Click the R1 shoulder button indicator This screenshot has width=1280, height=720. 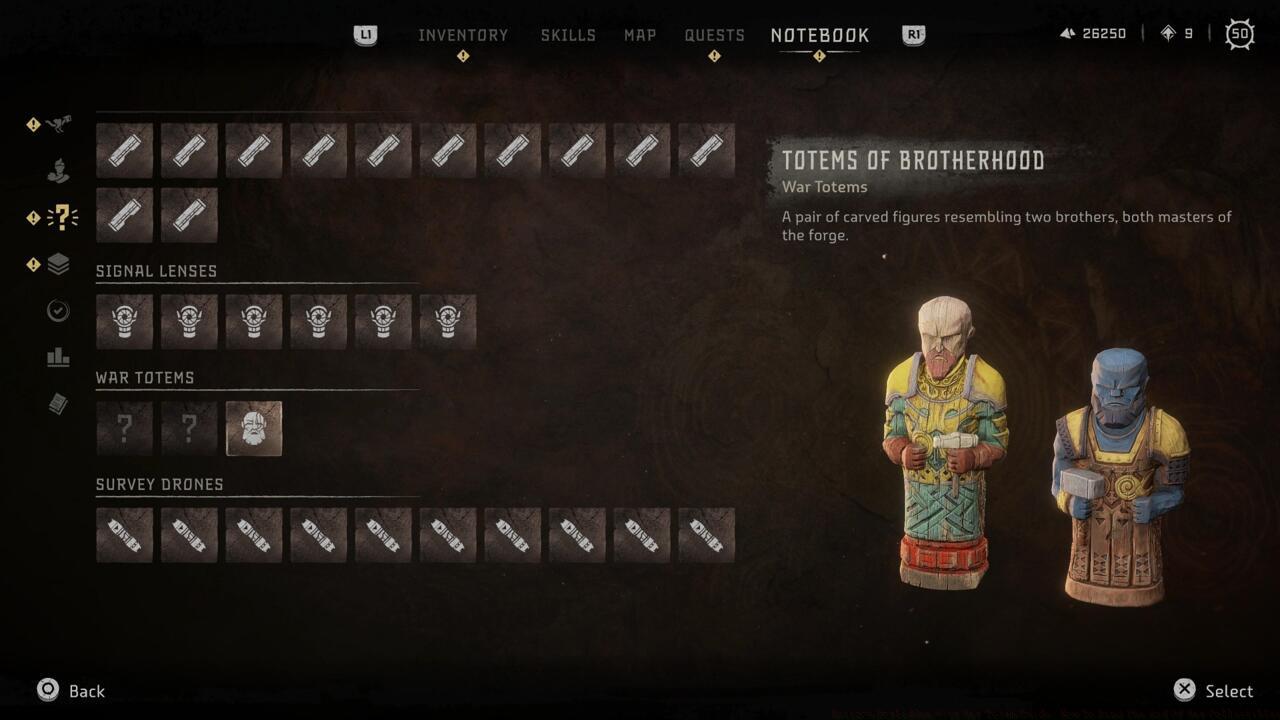click(911, 33)
